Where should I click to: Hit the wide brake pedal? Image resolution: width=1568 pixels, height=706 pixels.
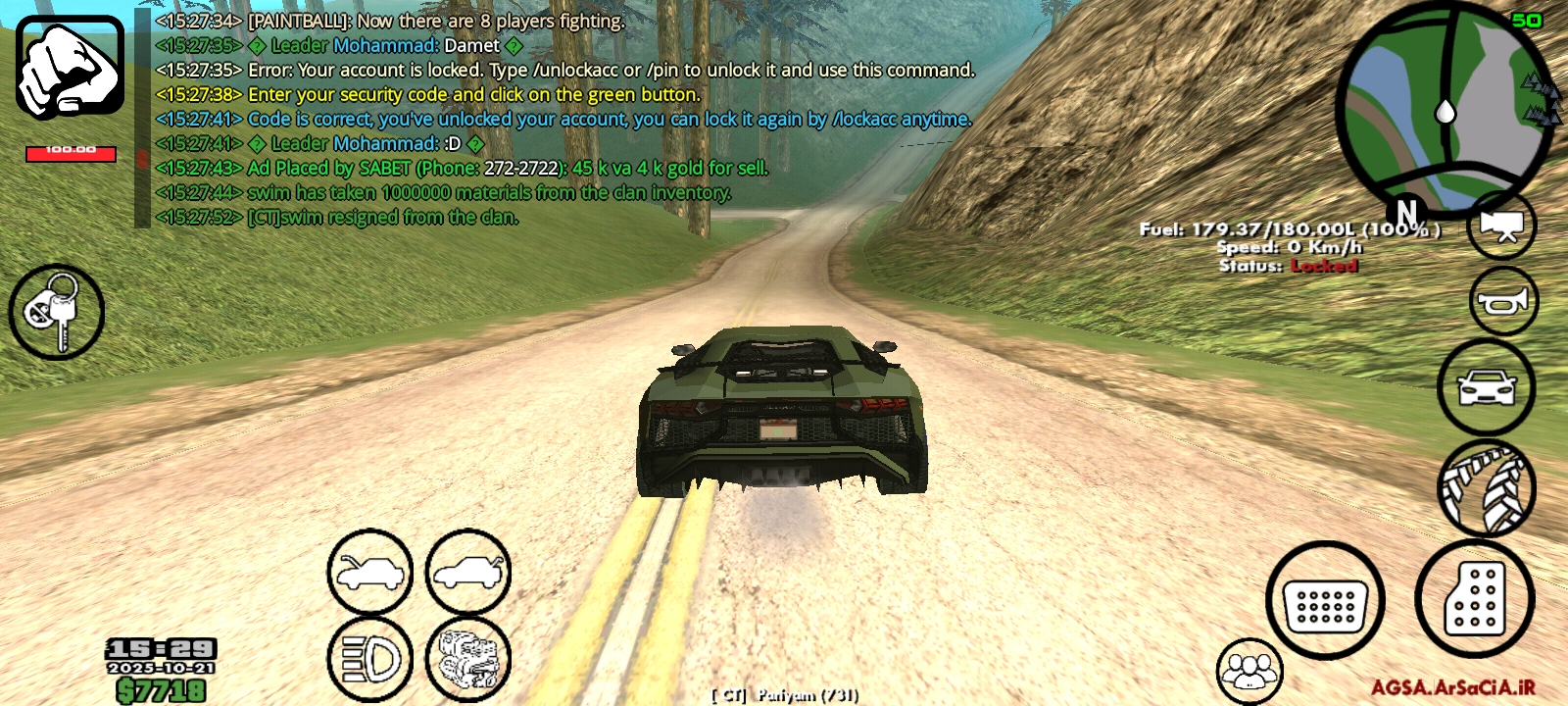point(1325,601)
